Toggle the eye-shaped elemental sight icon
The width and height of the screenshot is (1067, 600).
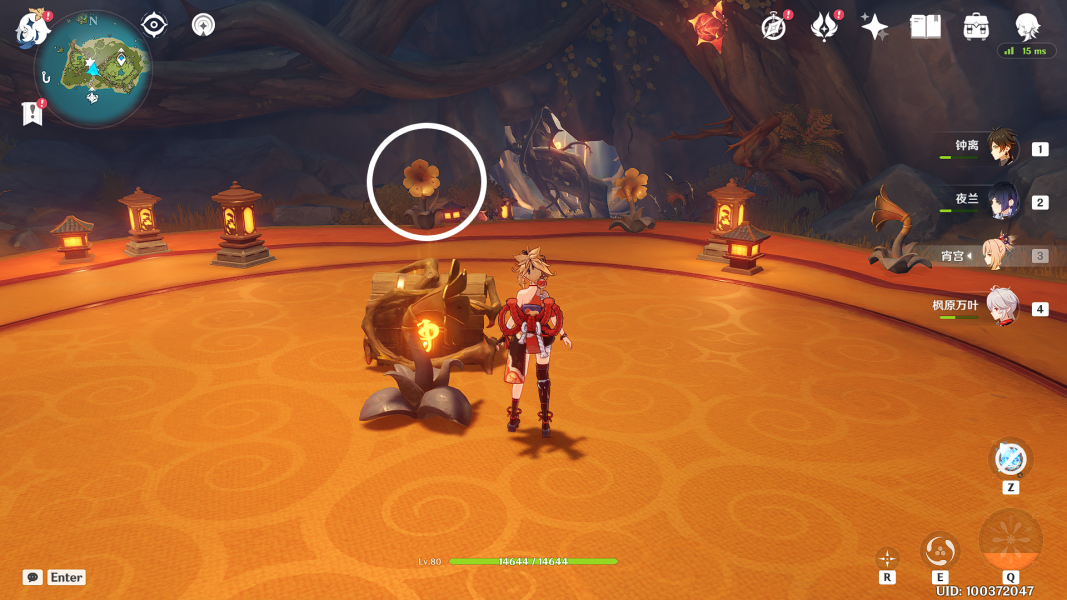[x=154, y=25]
